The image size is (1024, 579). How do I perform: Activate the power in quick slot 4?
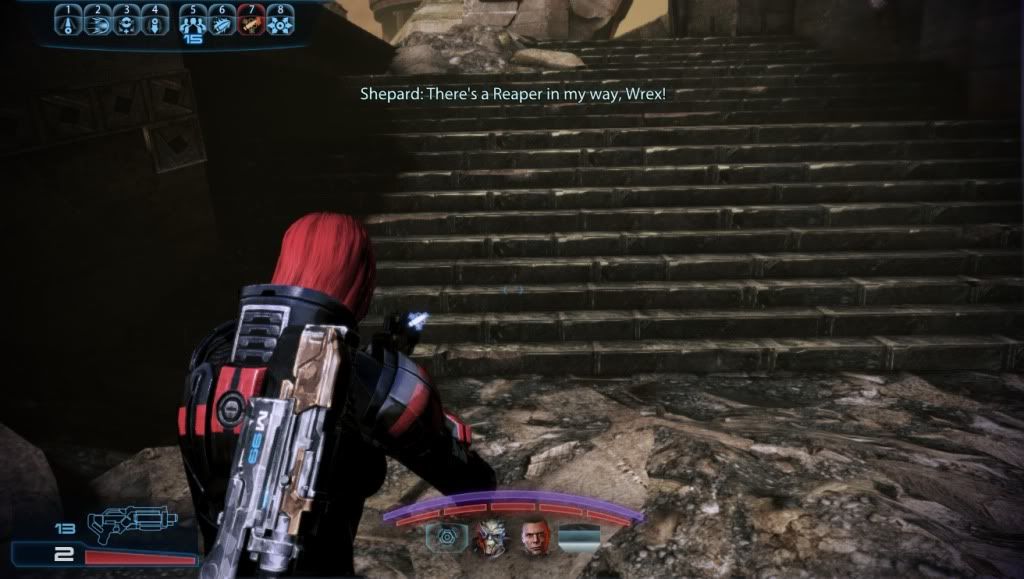(154, 23)
